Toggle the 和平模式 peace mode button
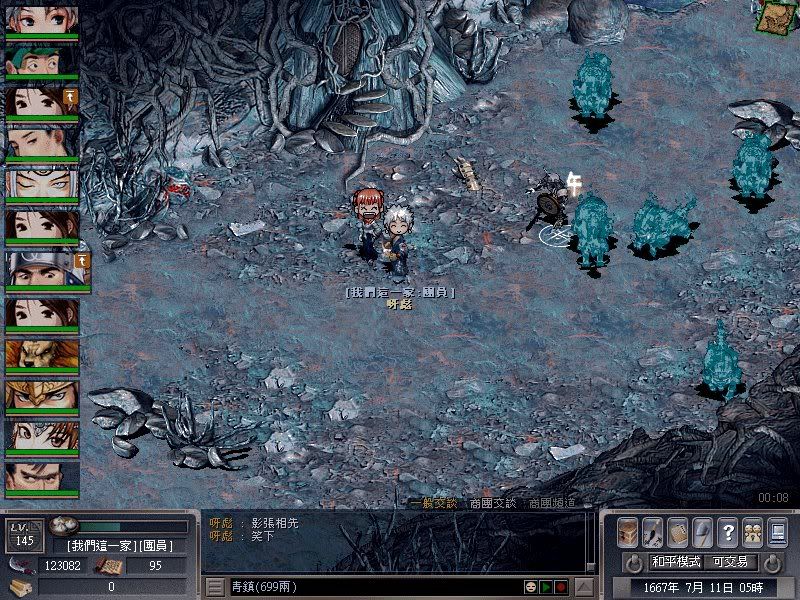800x600 pixels. [x=675, y=562]
